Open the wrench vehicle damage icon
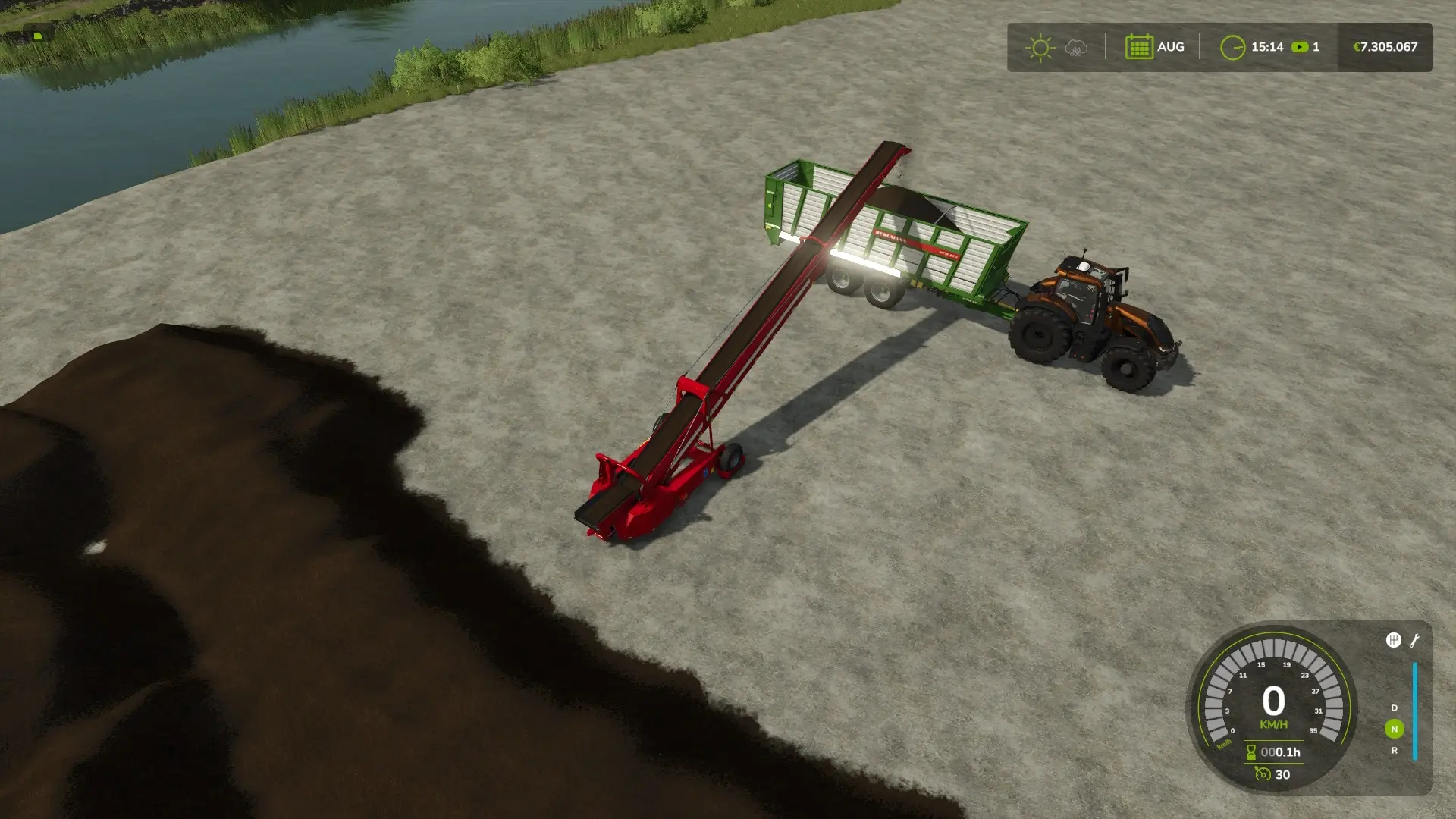This screenshot has width=1456, height=819. (x=1414, y=641)
